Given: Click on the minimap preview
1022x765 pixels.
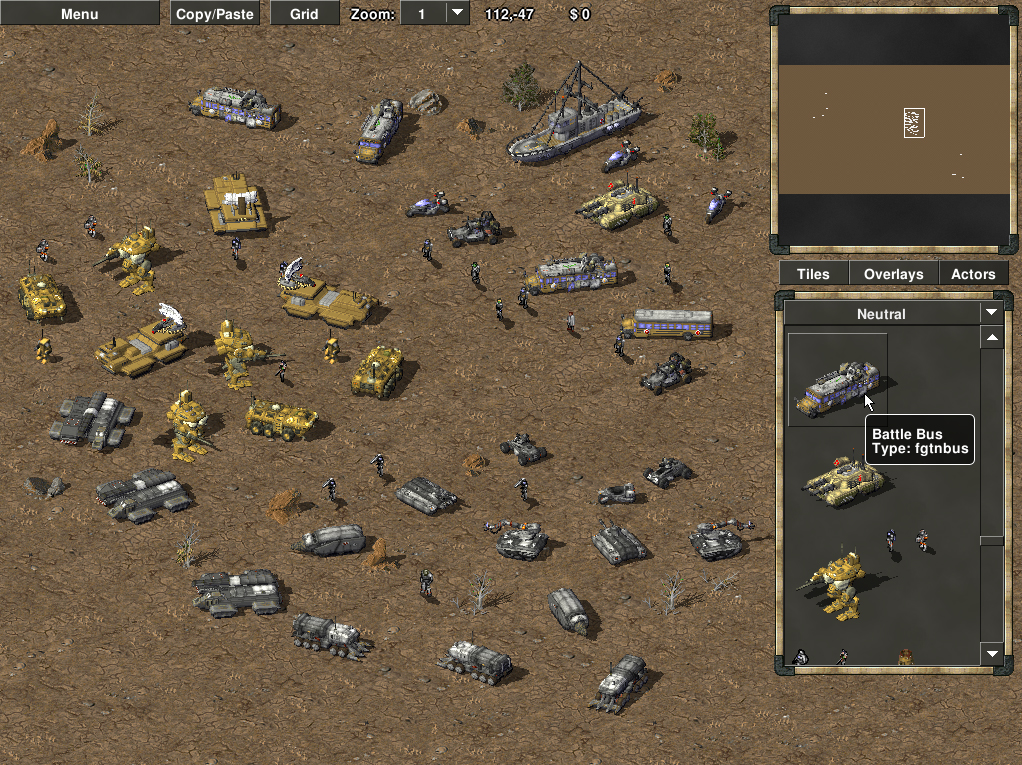Looking at the screenshot, I should click(893, 129).
